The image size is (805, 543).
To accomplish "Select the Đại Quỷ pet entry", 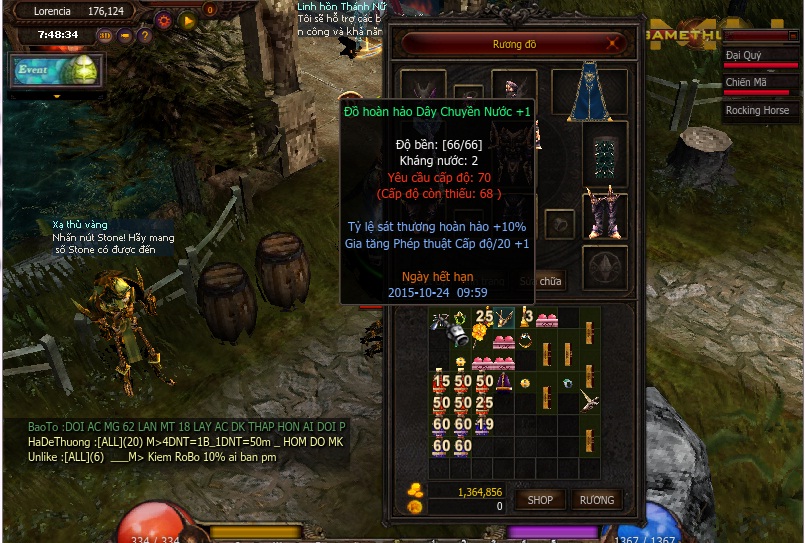I will click(x=758, y=56).
